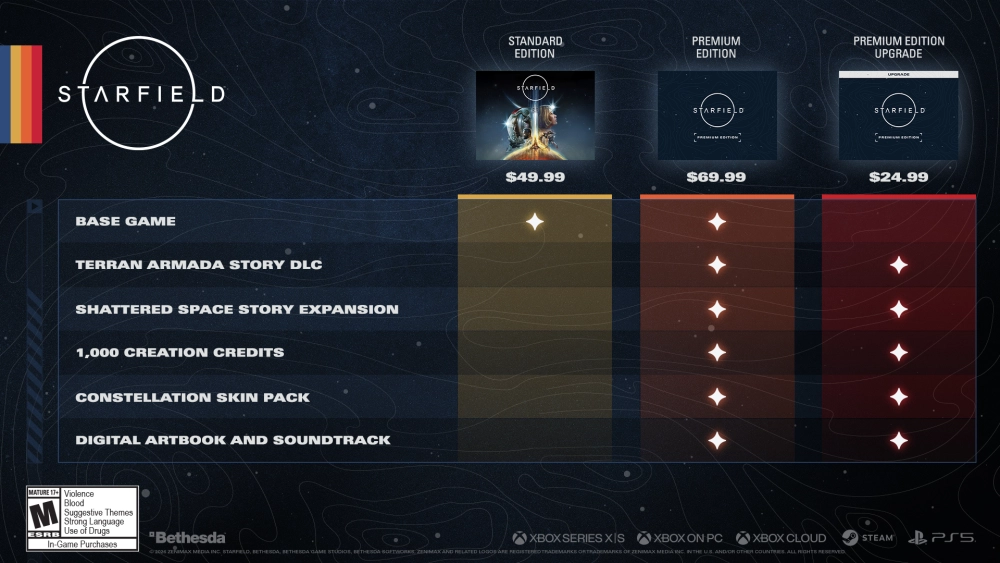The width and height of the screenshot is (1000, 563).
Task: Pick the Premium Edition Upgrade thumbnail
Action: coord(899,115)
